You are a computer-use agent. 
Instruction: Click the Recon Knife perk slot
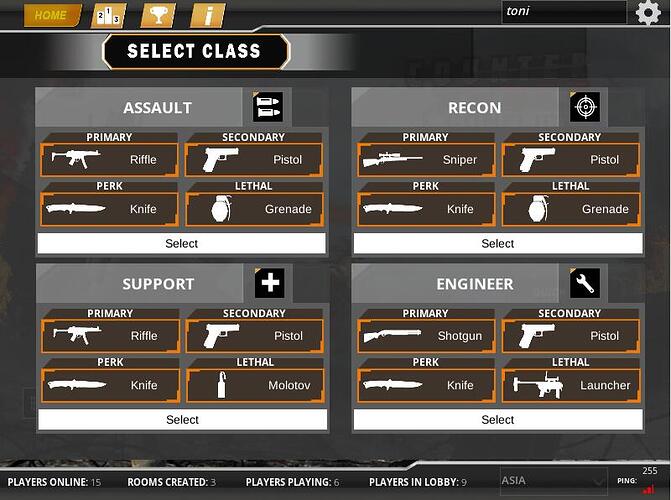tap(426, 209)
